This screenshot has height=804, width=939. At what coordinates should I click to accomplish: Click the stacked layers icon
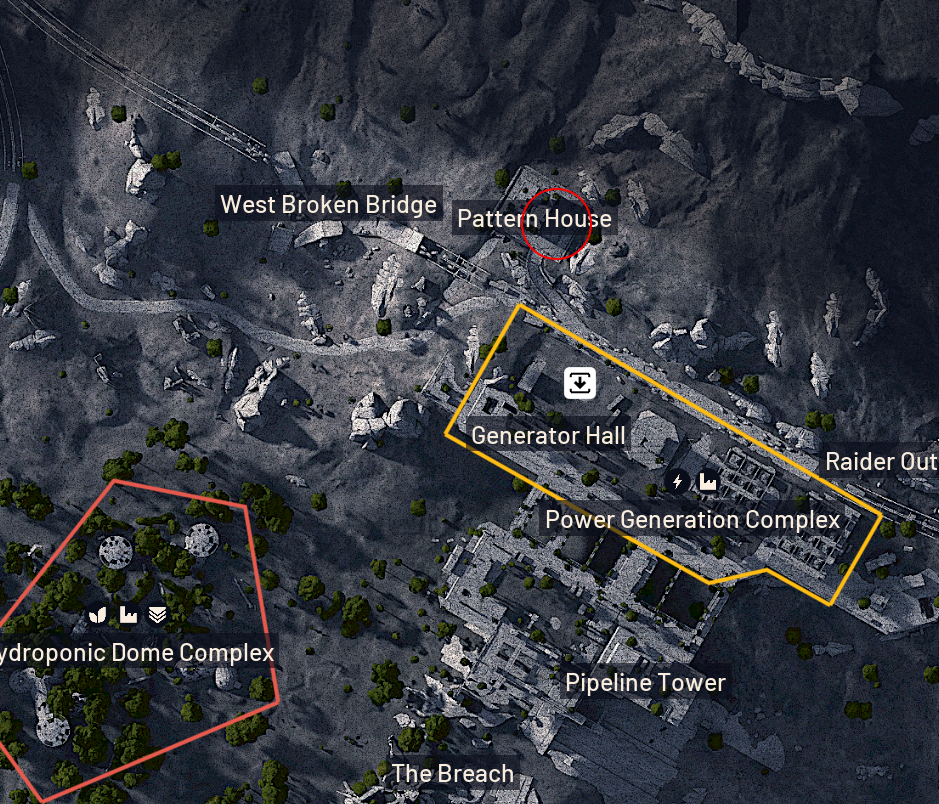(157, 615)
